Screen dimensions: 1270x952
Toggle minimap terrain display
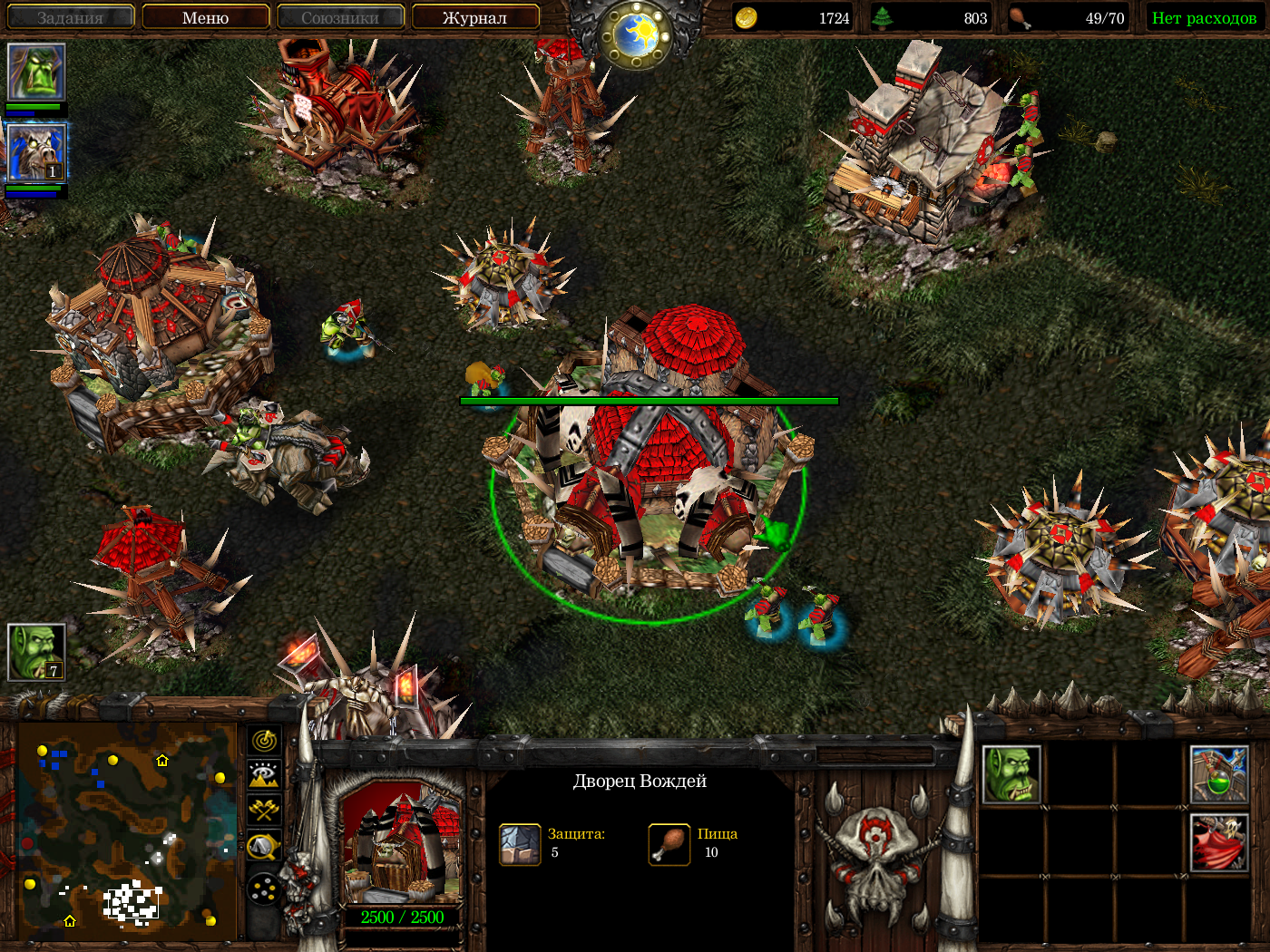click(264, 775)
